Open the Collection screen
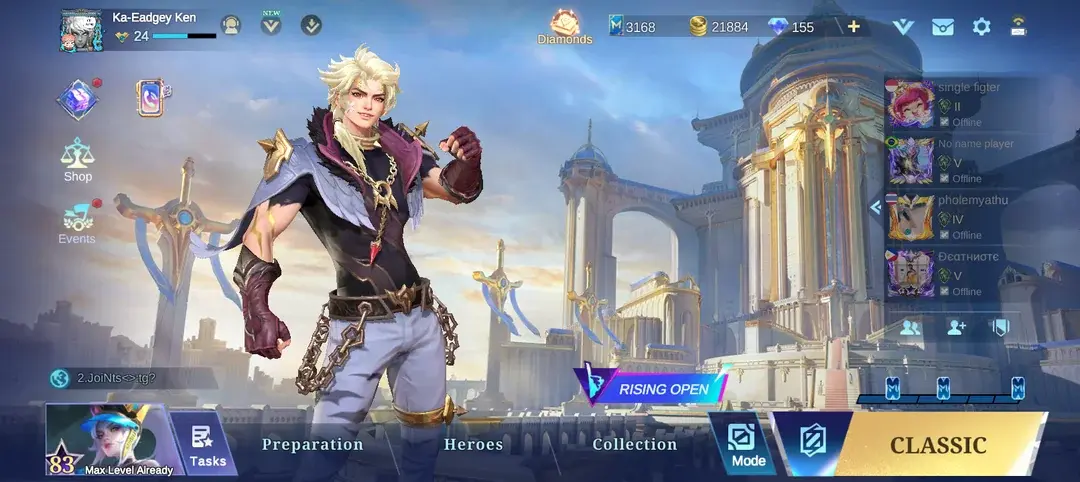The image size is (1080, 482). tap(634, 444)
